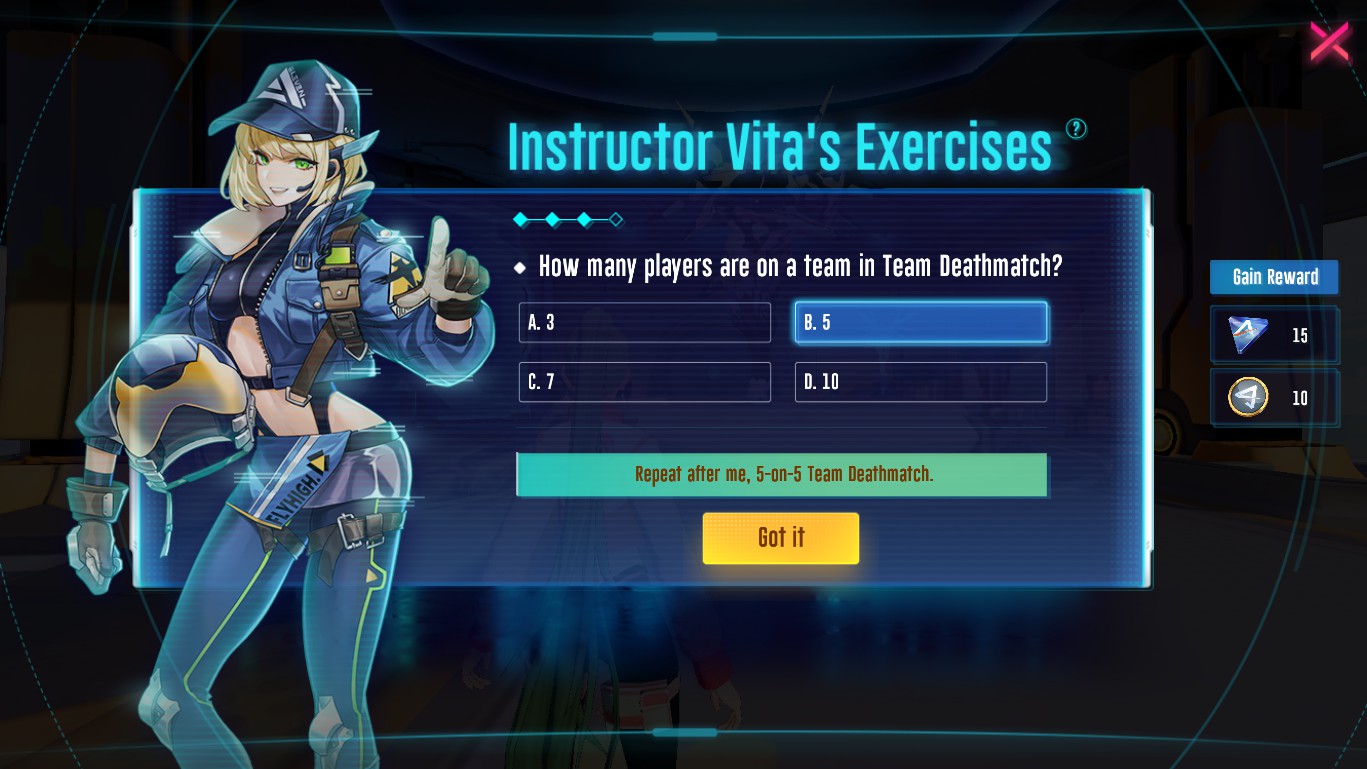
Task: Pick answer C. 7
Action: point(644,382)
